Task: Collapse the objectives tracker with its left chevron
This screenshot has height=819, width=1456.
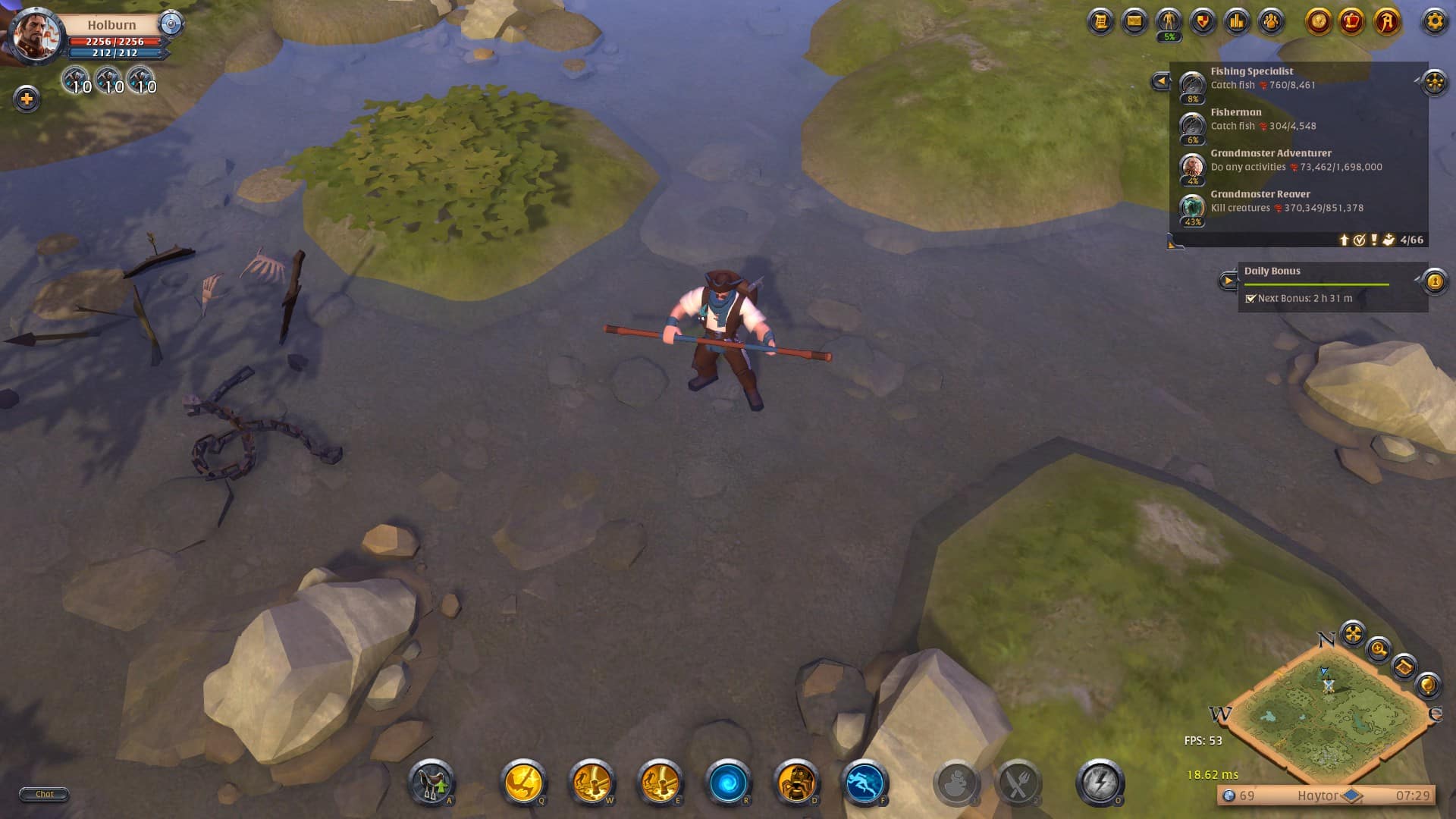Action: (1161, 80)
